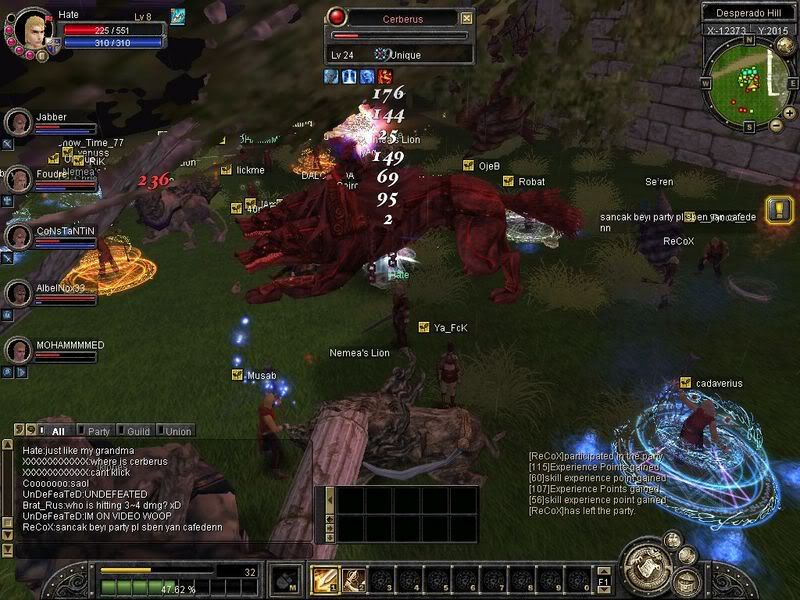Viewport: 800px width, 600px height.
Task: Activate the sword skill in hotbar slot 1
Action: (325, 579)
